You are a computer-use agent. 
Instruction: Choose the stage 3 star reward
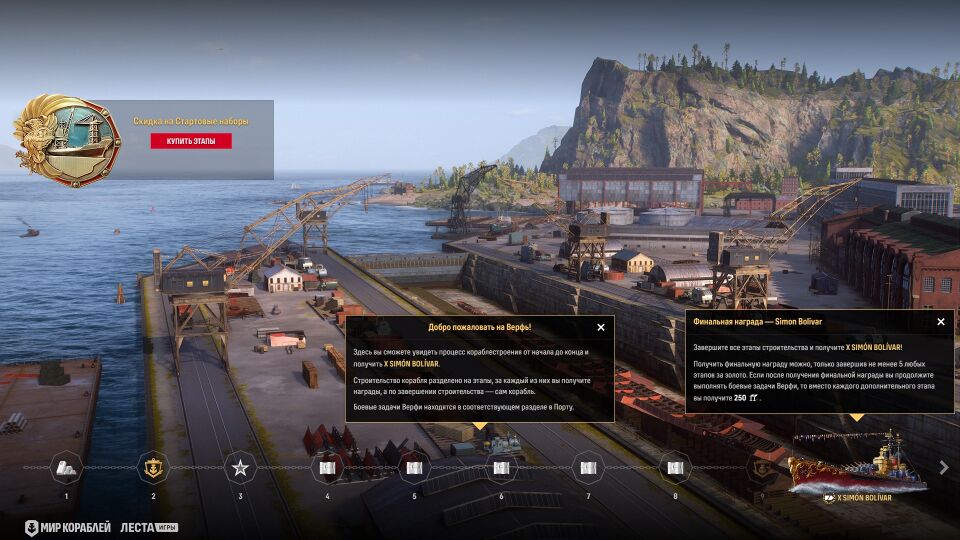pyautogui.click(x=240, y=467)
